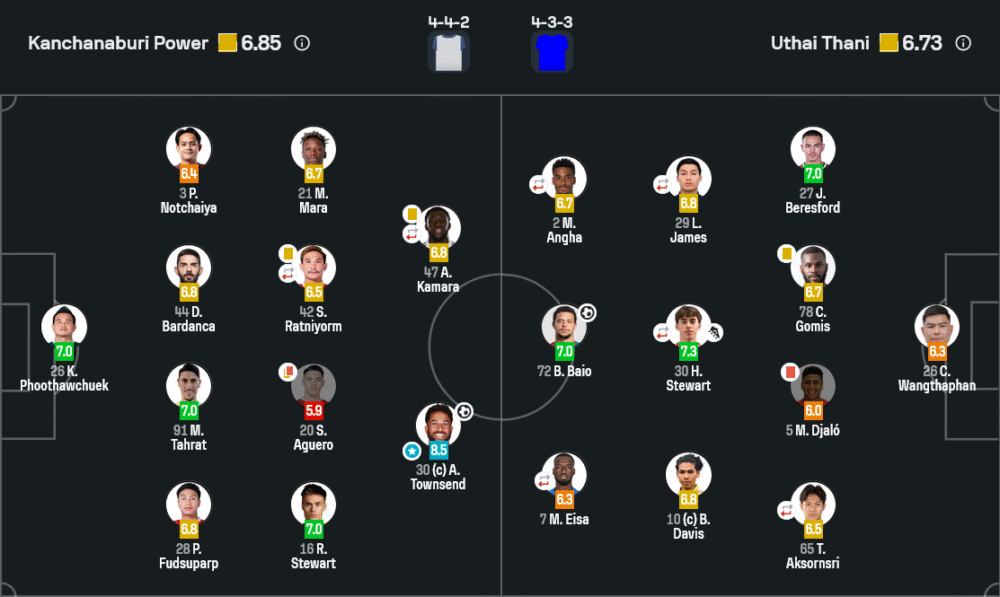Viewport: 1000px width, 597px height.
Task: Choose striker A. Kamara
Action: tap(438, 228)
